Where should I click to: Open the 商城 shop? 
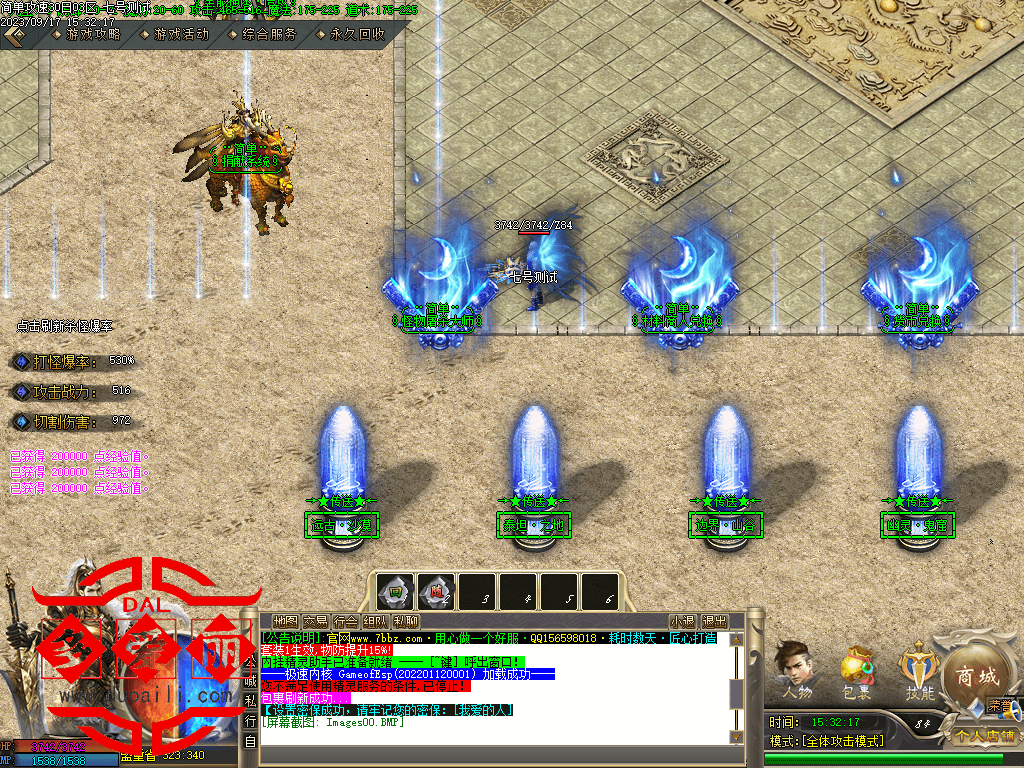point(975,676)
